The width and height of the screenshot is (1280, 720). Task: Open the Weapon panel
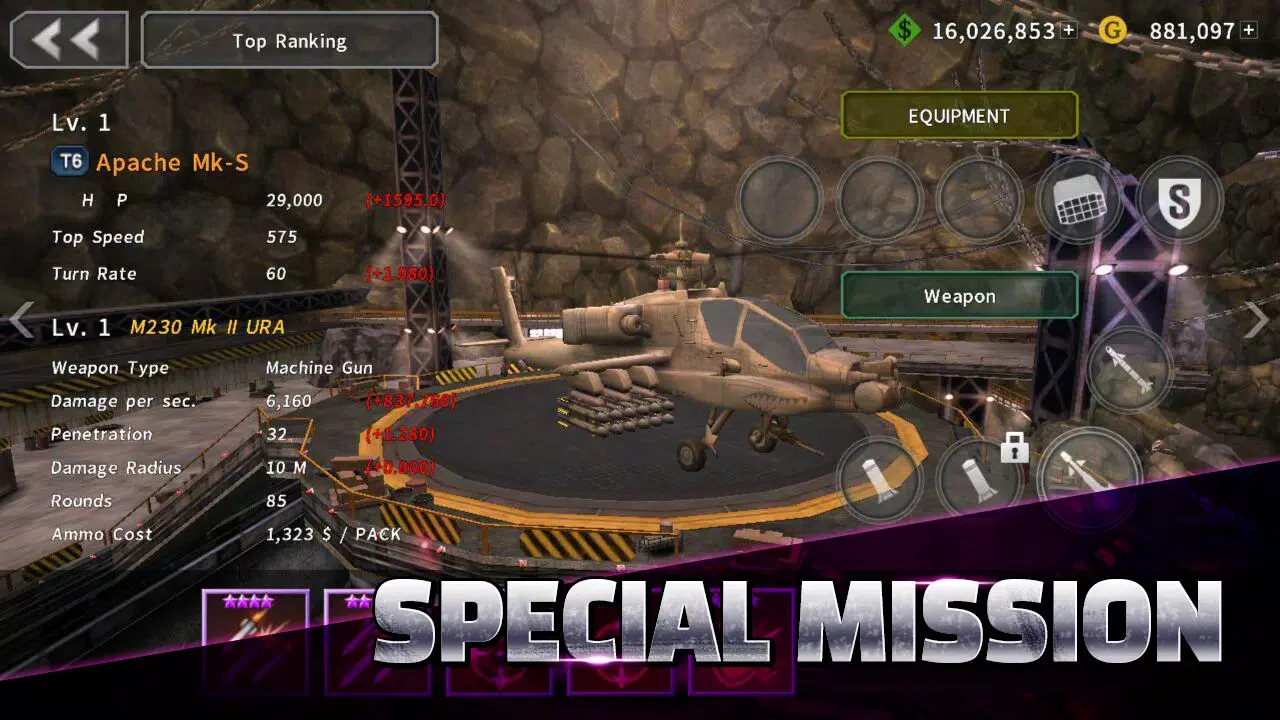coord(959,295)
